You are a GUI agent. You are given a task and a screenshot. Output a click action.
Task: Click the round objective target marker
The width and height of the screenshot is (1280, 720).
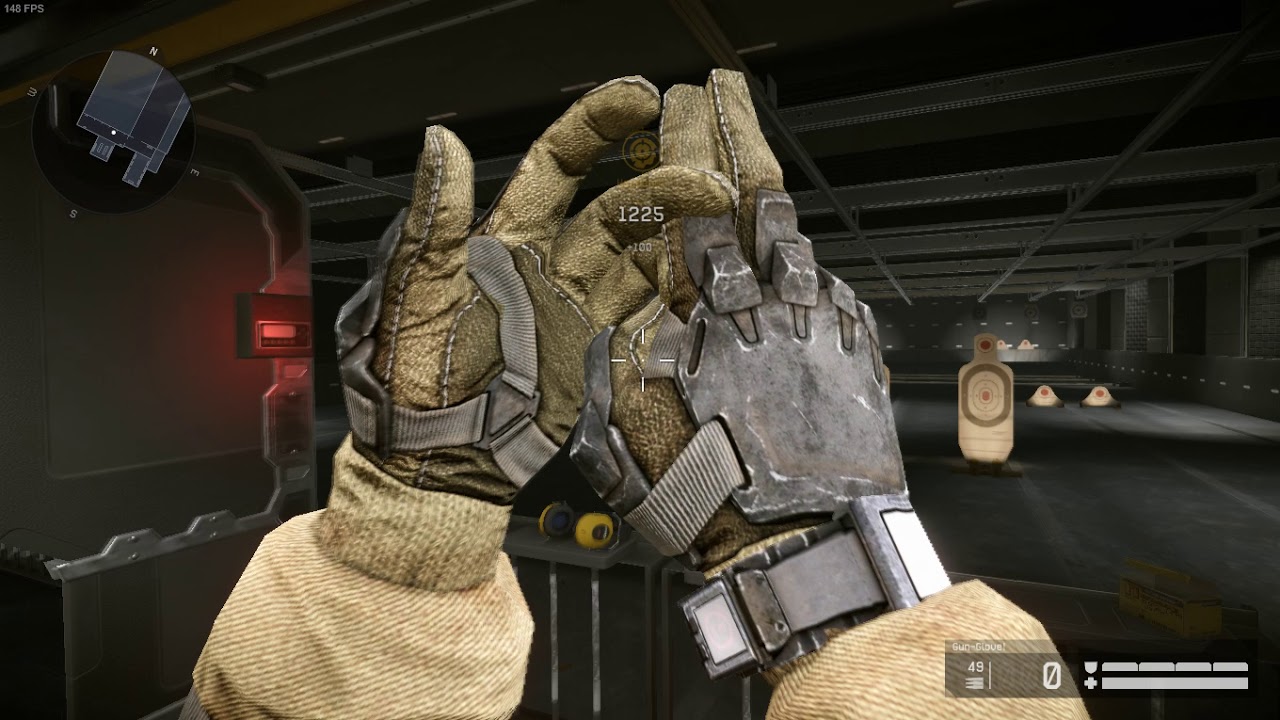click(x=638, y=151)
